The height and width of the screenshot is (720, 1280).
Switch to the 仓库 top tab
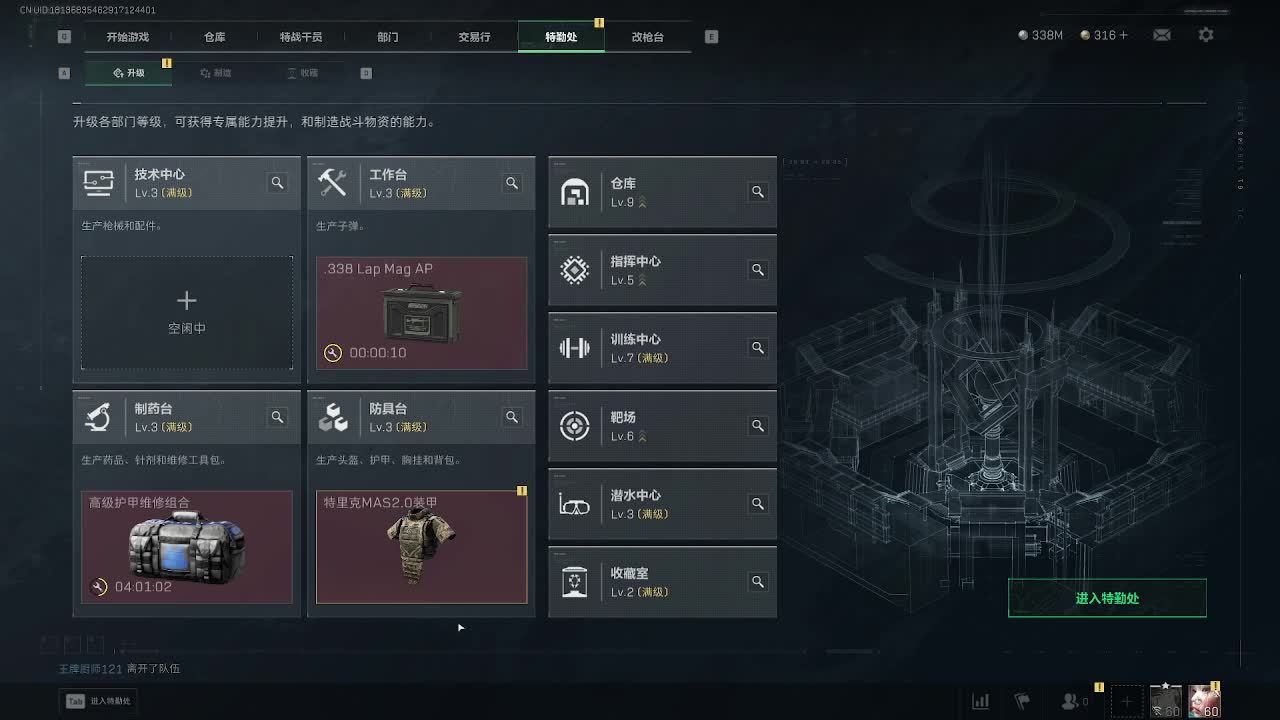tap(214, 37)
